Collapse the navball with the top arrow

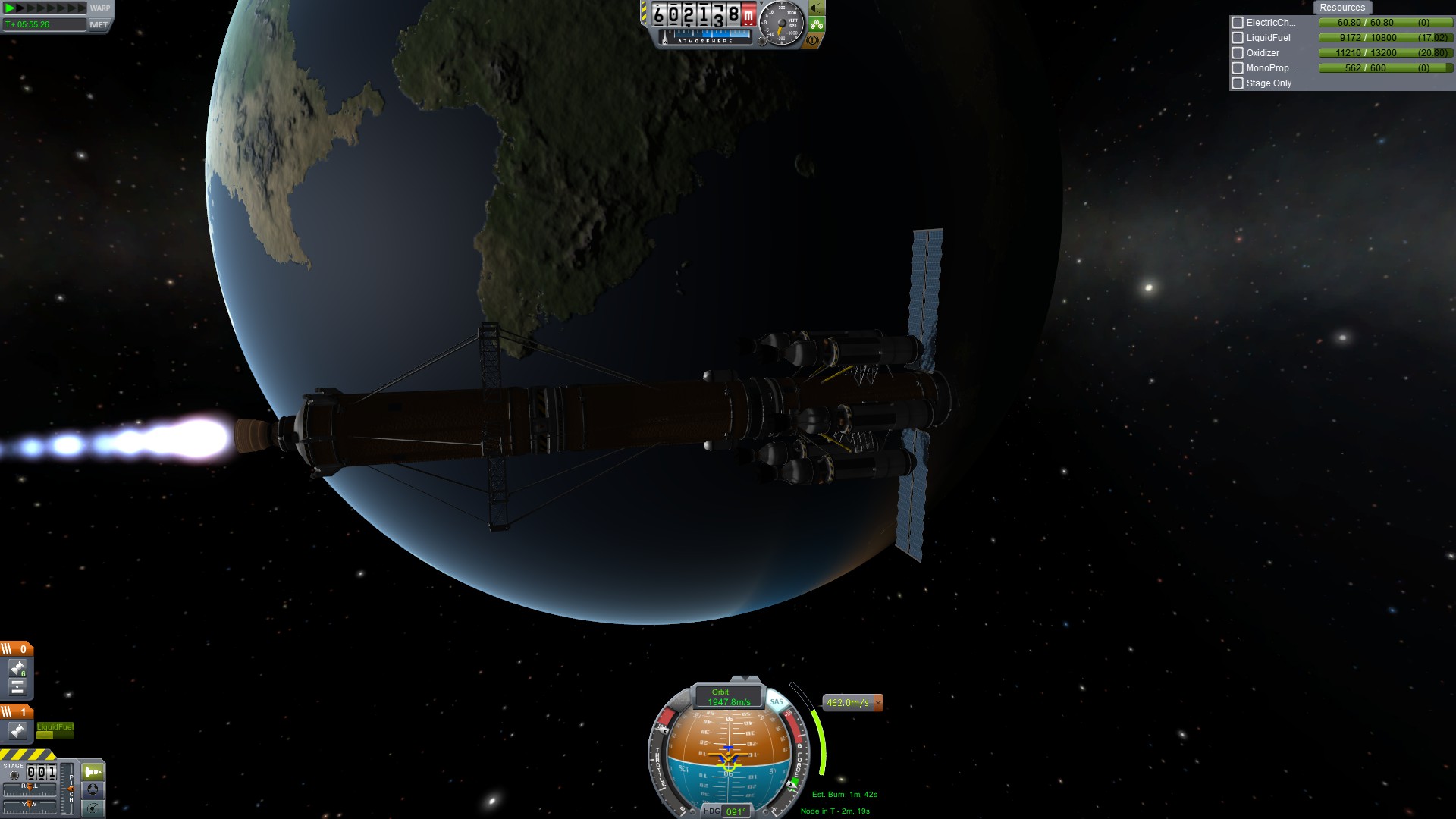click(745, 679)
